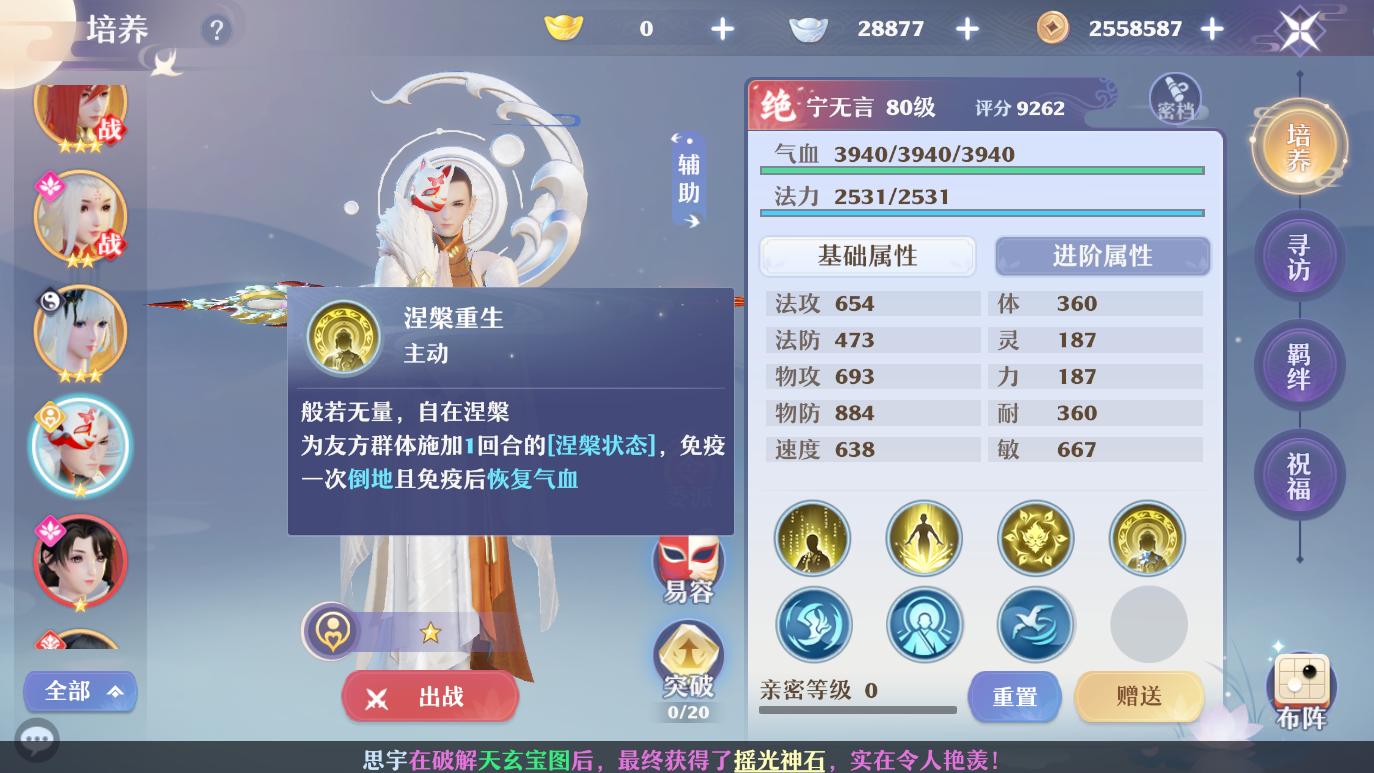Open the 羁绊 bonds icon
The width and height of the screenshot is (1374, 773).
[1300, 365]
